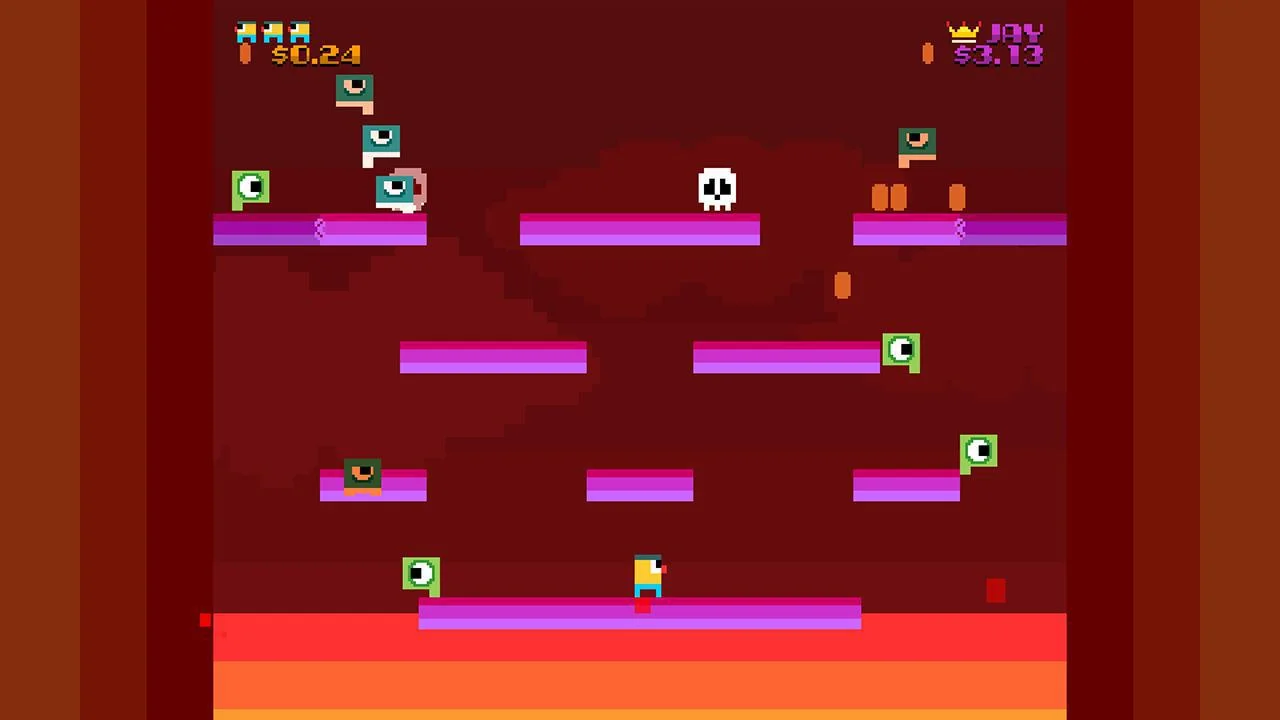Click the green eyeball alien above the lower-right platform

[978, 452]
